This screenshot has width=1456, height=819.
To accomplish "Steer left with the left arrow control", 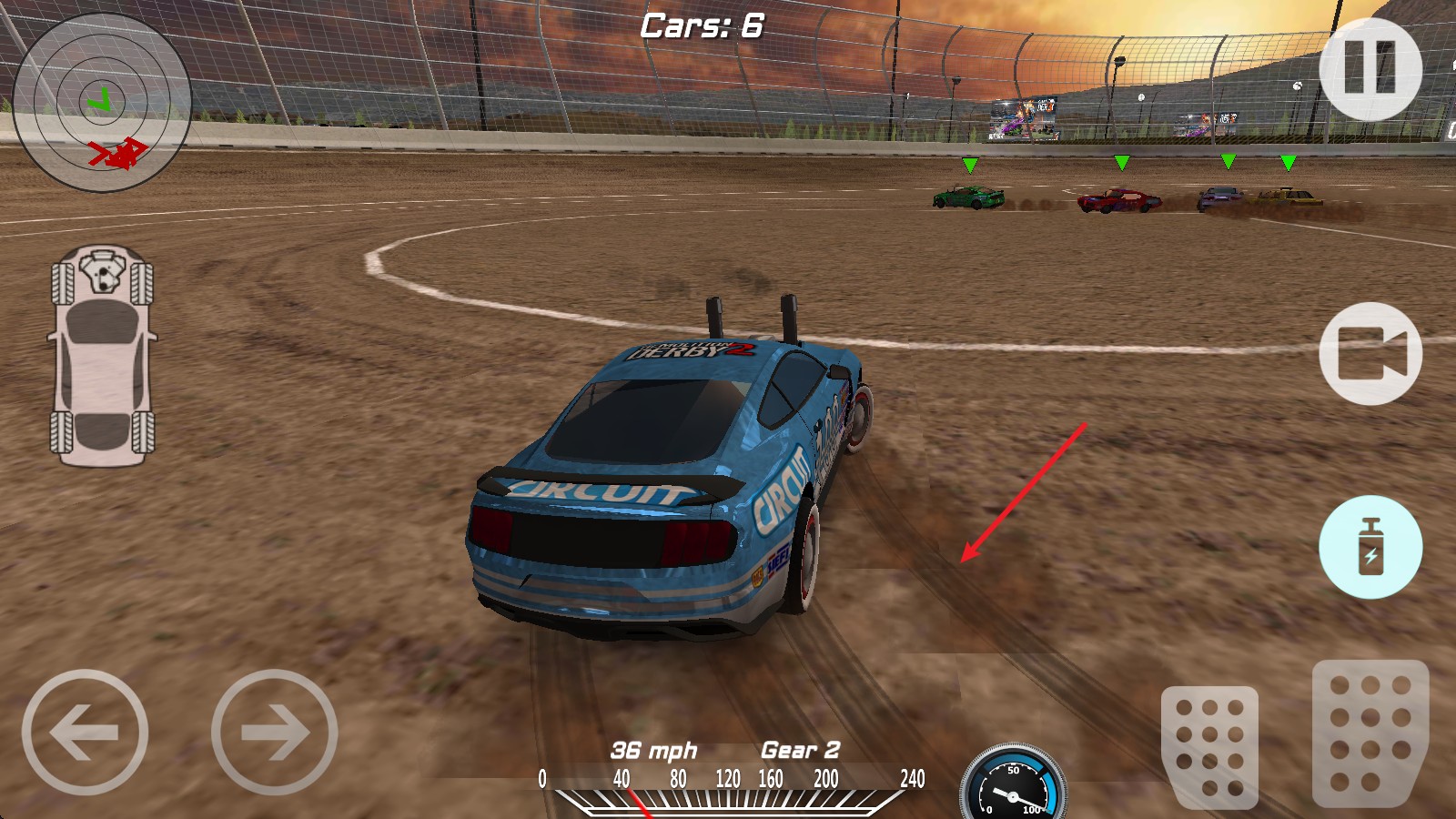I will click(88, 733).
